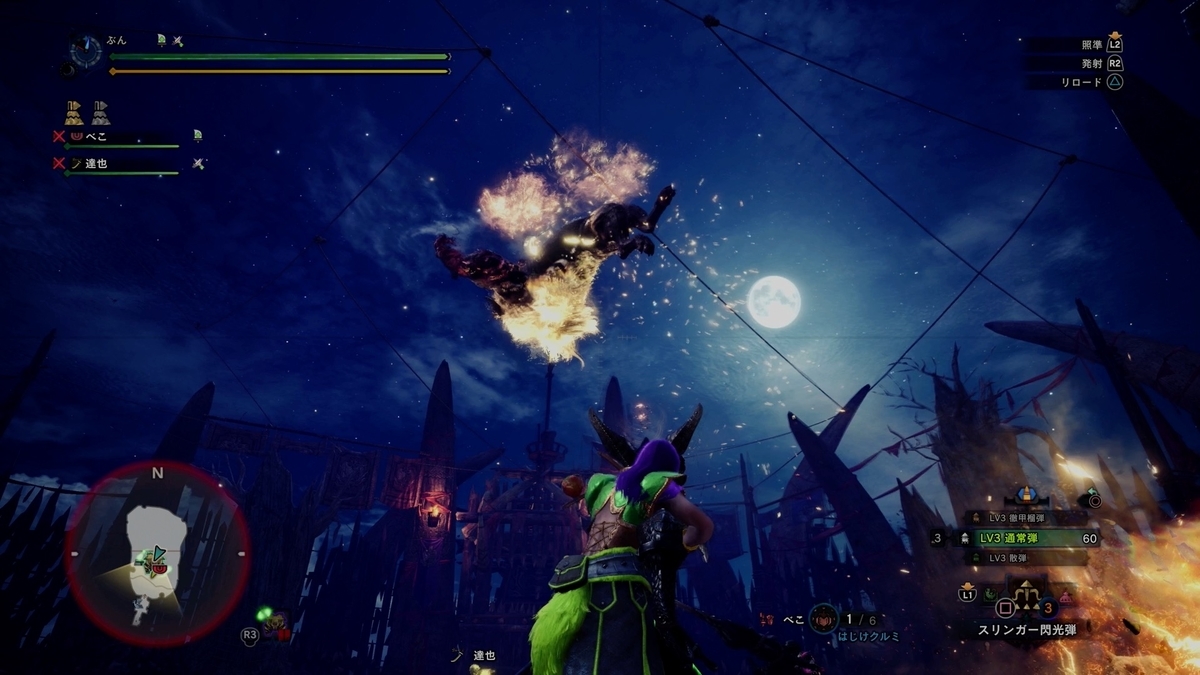Click the grey dung-pile status icon

101,111
